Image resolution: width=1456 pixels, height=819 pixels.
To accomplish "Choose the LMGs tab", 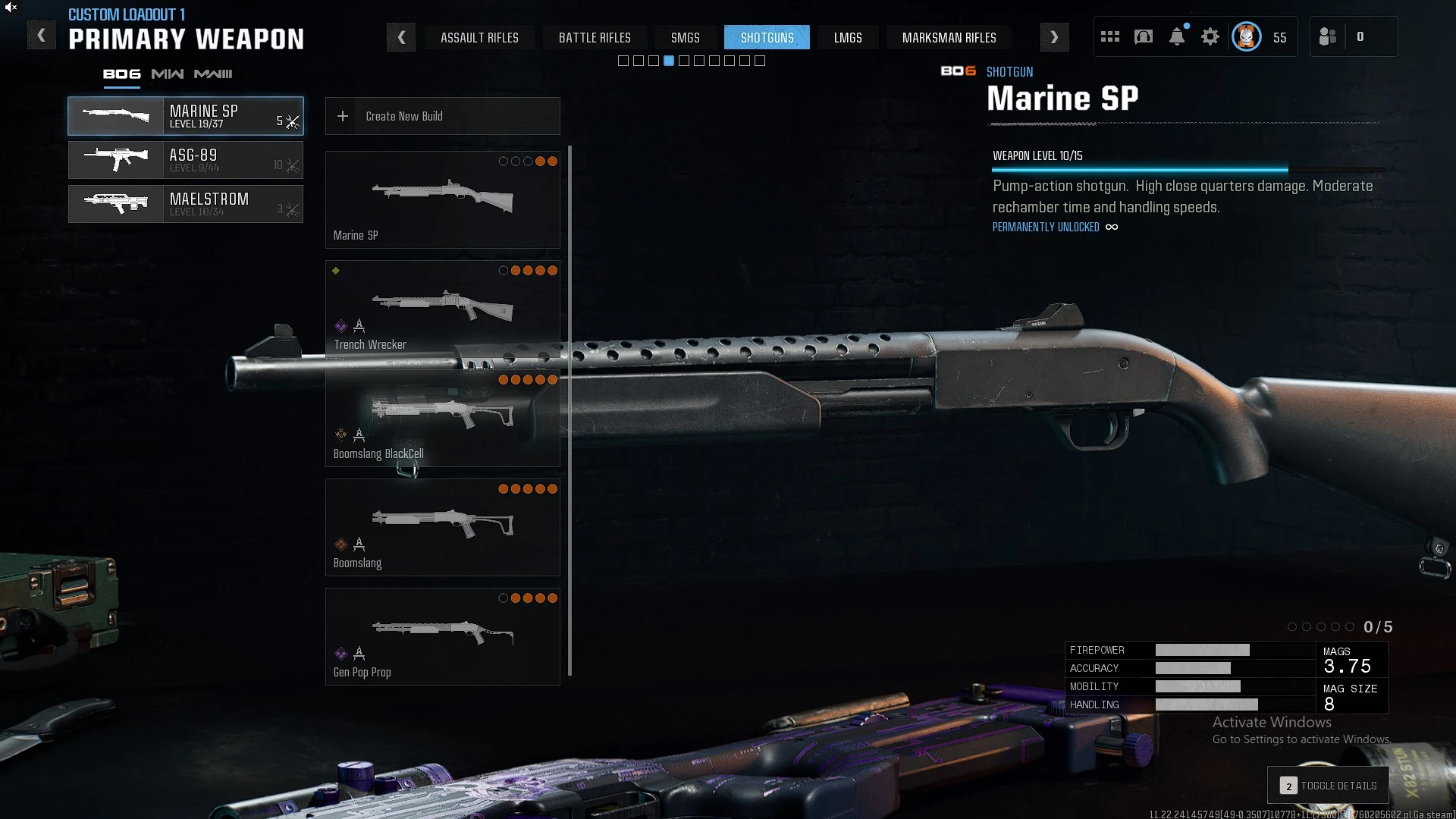I will tap(848, 37).
